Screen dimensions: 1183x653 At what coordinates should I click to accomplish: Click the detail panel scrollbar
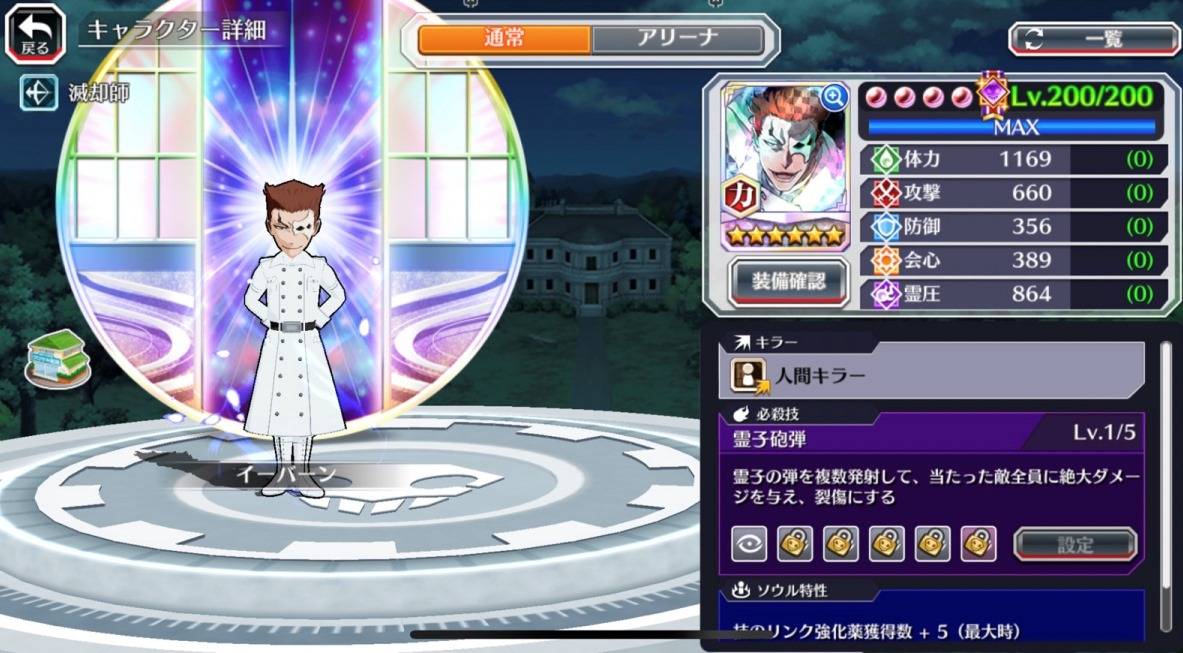tap(1165, 480)
